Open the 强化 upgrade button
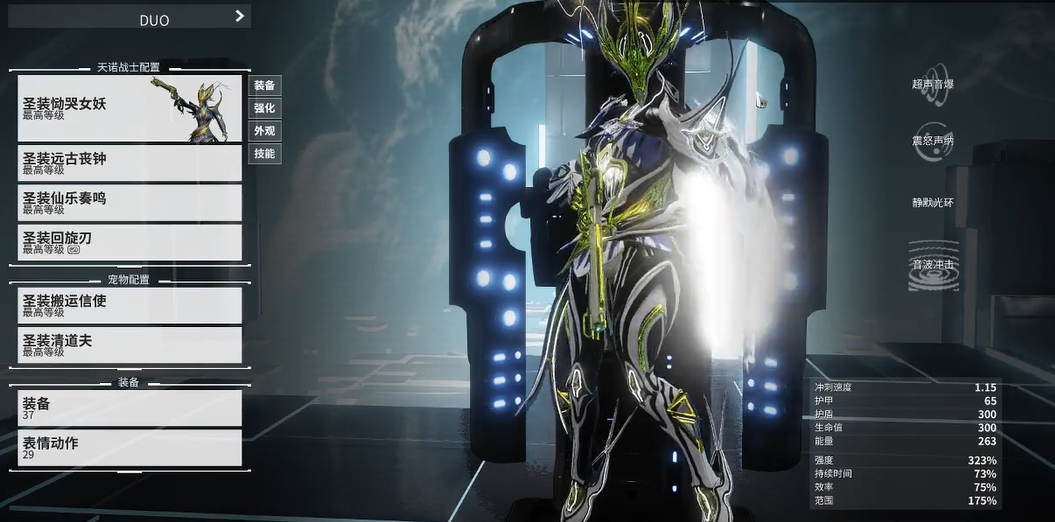The height and width of the screenshot is (522, 1055). (x=264, y=108)
